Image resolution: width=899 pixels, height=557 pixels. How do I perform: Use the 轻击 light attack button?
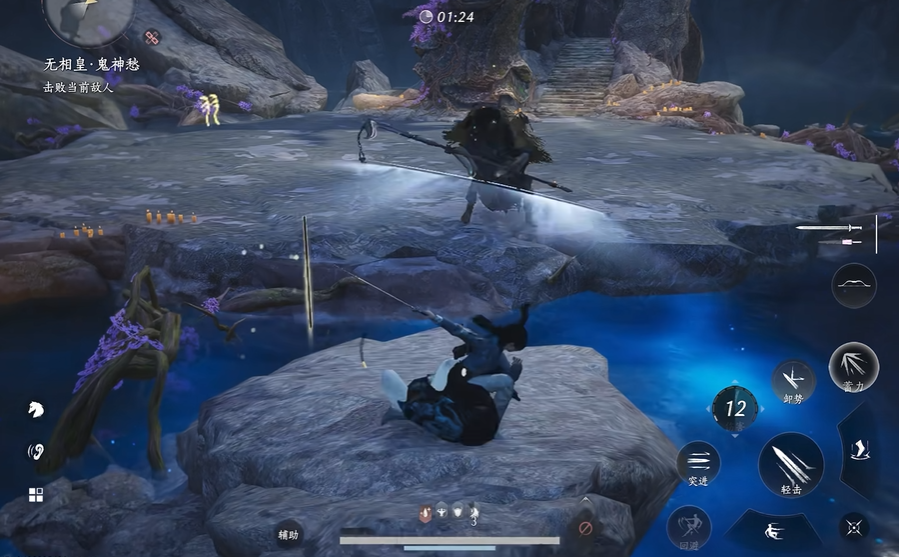tap(790, 466)
